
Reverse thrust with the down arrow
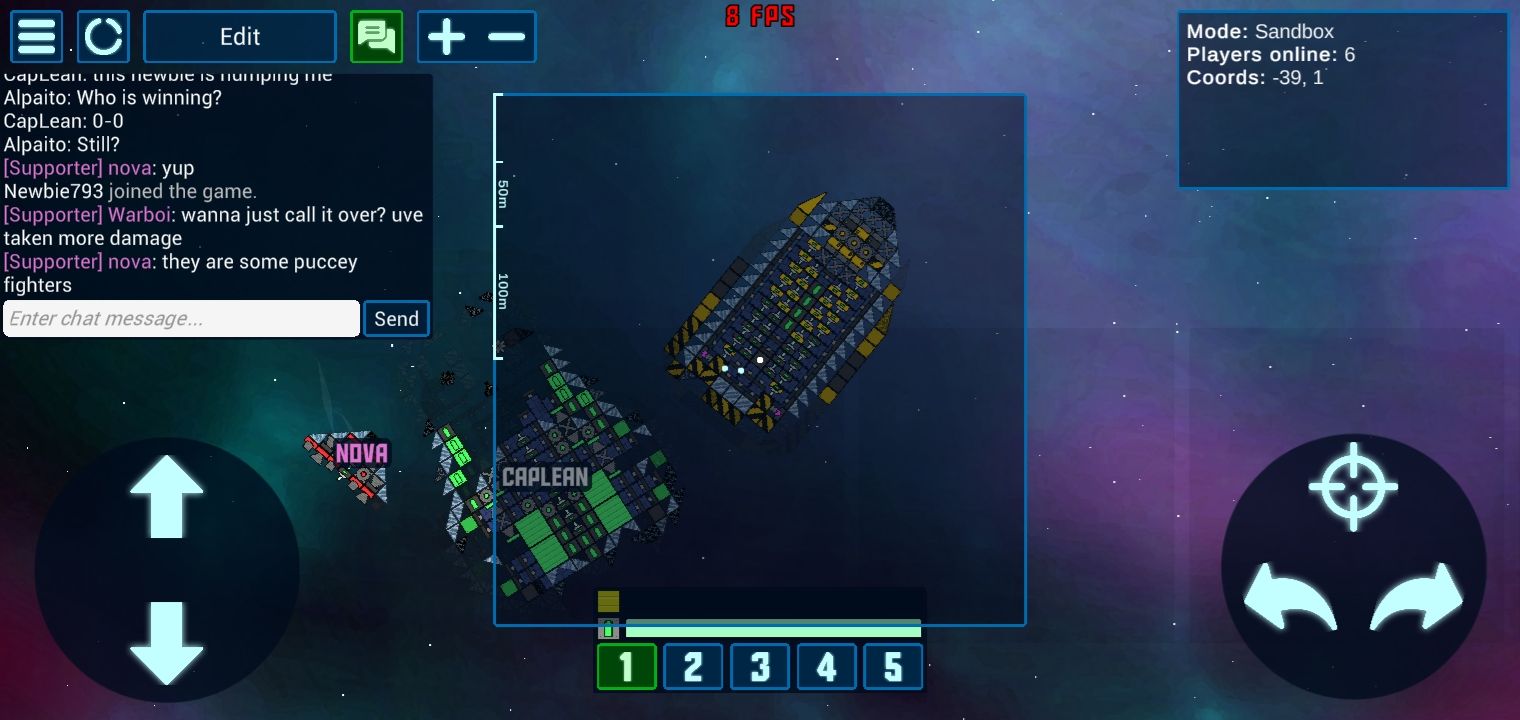[166, 642]
